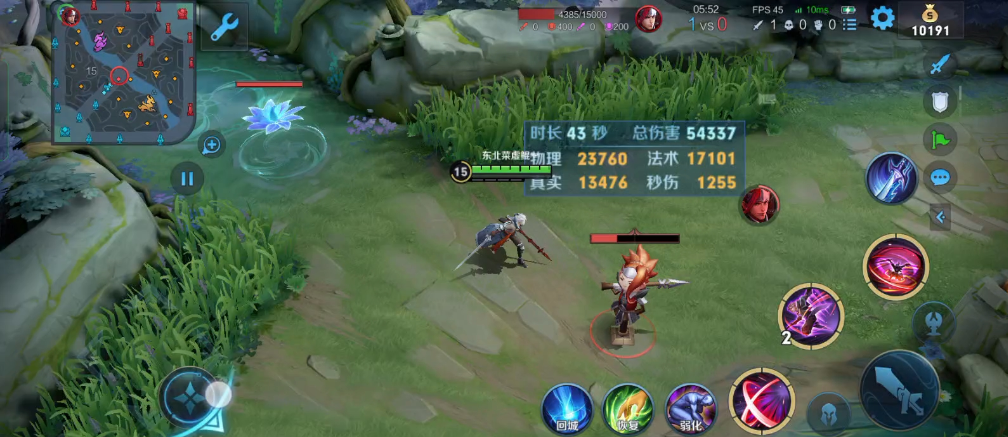Select the shield quick-signal button
Viewport: 1008px width, 437px height.
[x=939, y=101]
